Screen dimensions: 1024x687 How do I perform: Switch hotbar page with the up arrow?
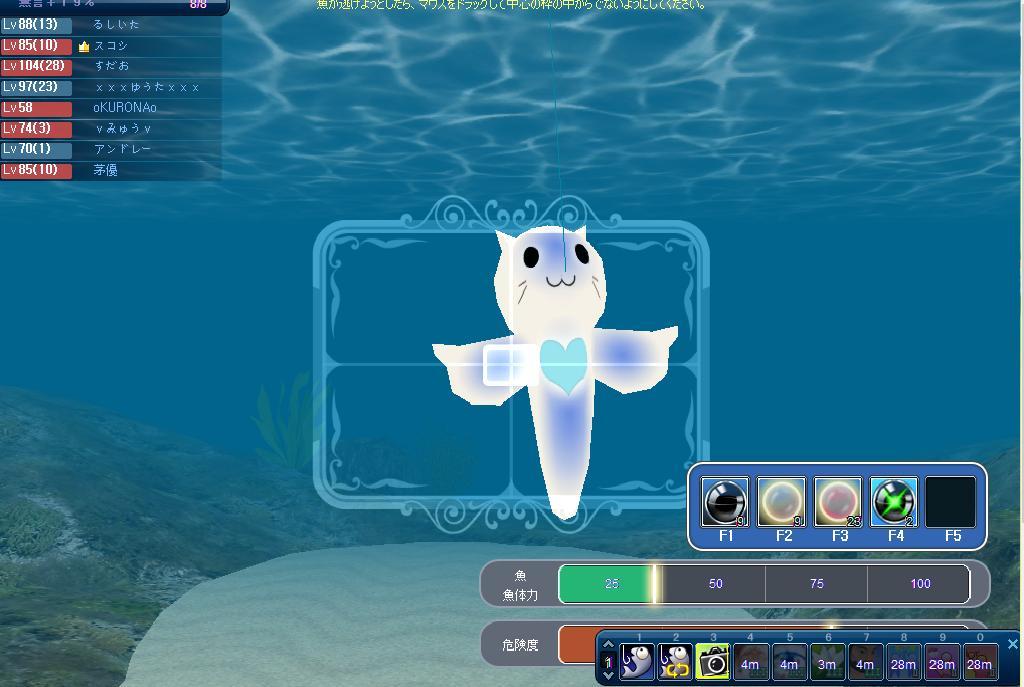(x=607, y=645)
